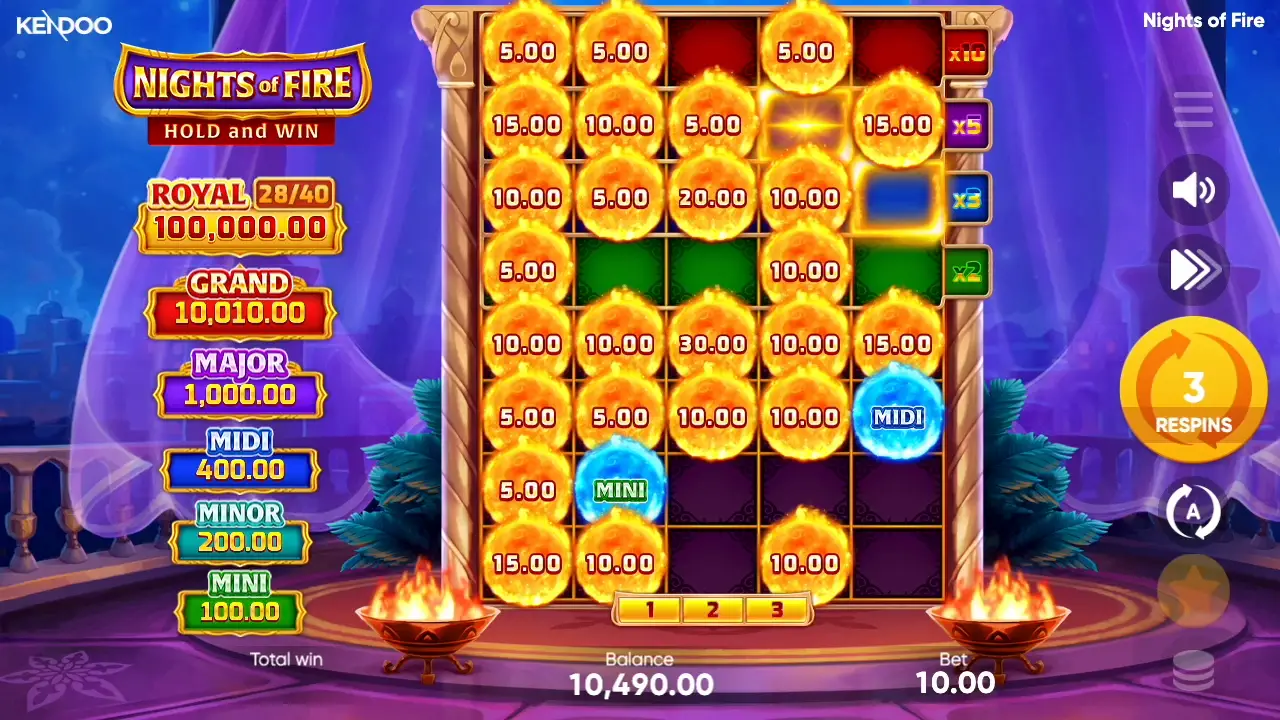
Task: Enable the autoplay button
Action: 1193,511
